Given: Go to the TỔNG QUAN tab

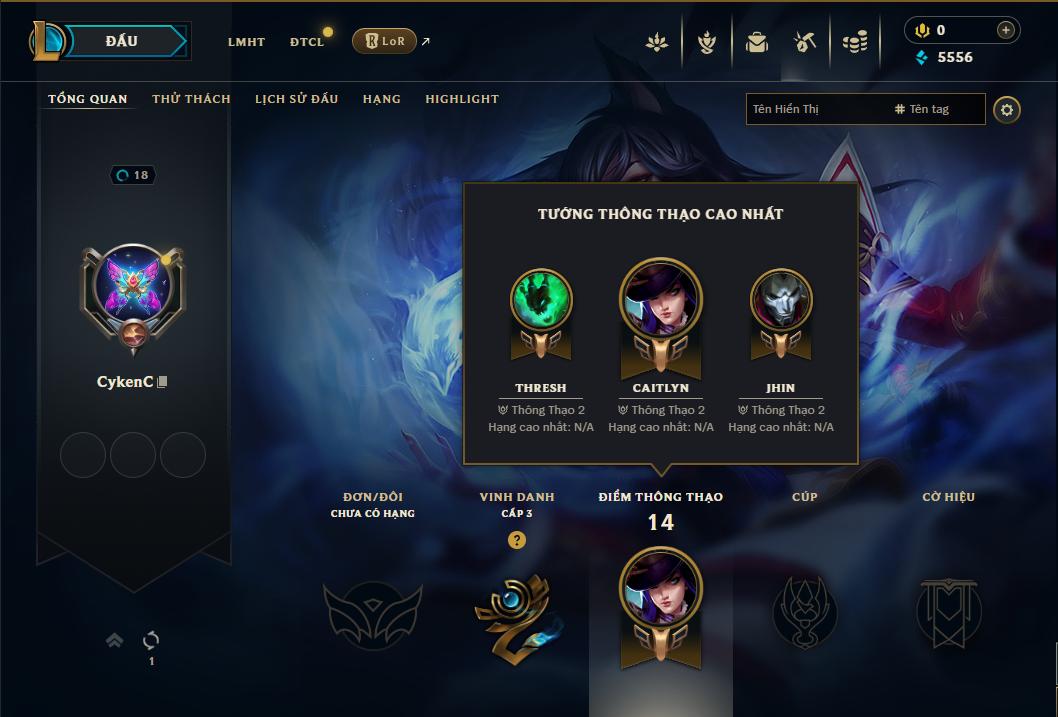Looking at the screenshot, I should (x=88, y=99).
